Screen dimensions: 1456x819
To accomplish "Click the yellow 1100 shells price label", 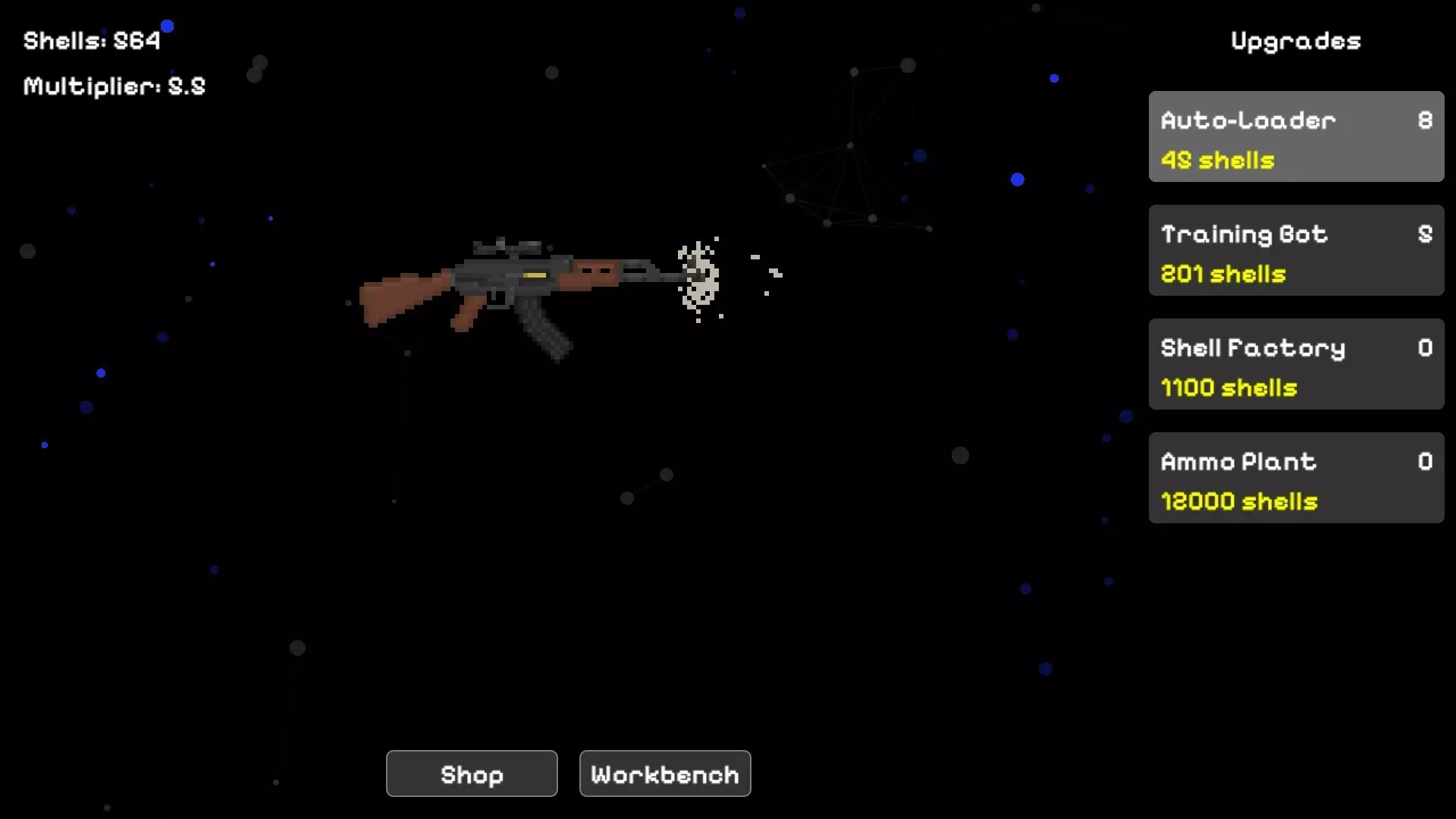I will click(1228, 388).
